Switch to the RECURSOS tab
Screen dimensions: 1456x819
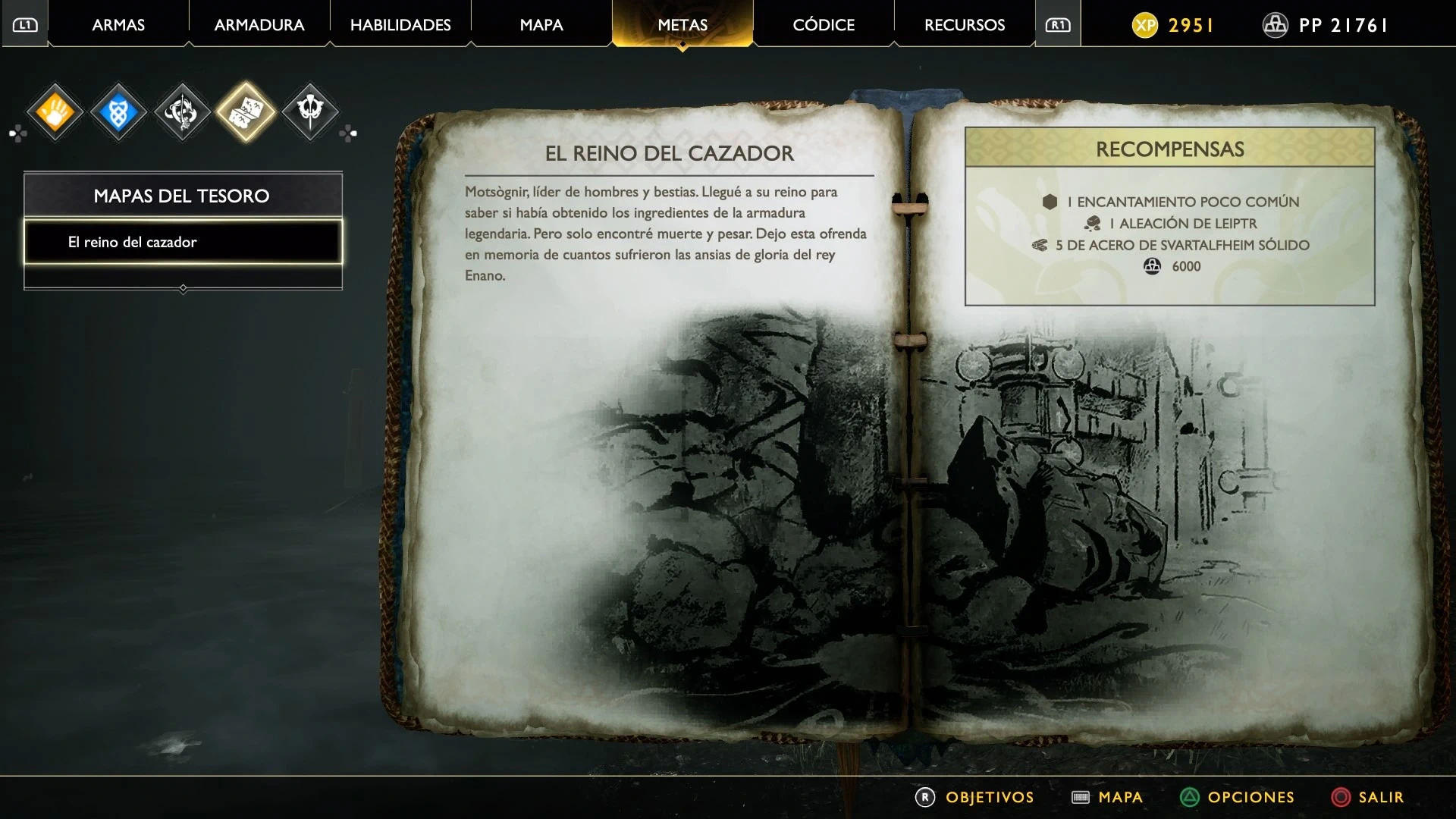[x=965, y=25]
